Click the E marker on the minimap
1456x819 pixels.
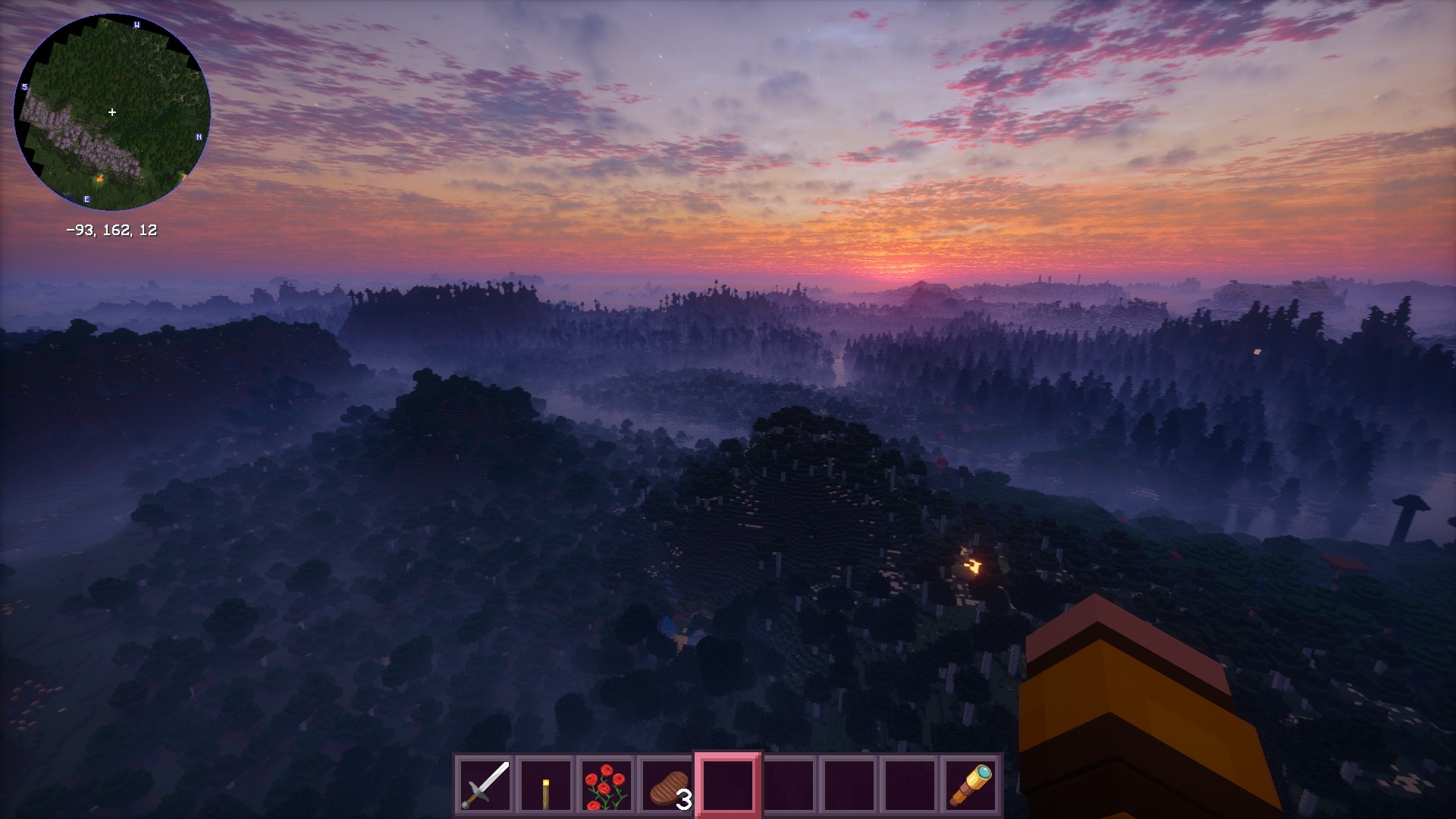pos(86,198)
